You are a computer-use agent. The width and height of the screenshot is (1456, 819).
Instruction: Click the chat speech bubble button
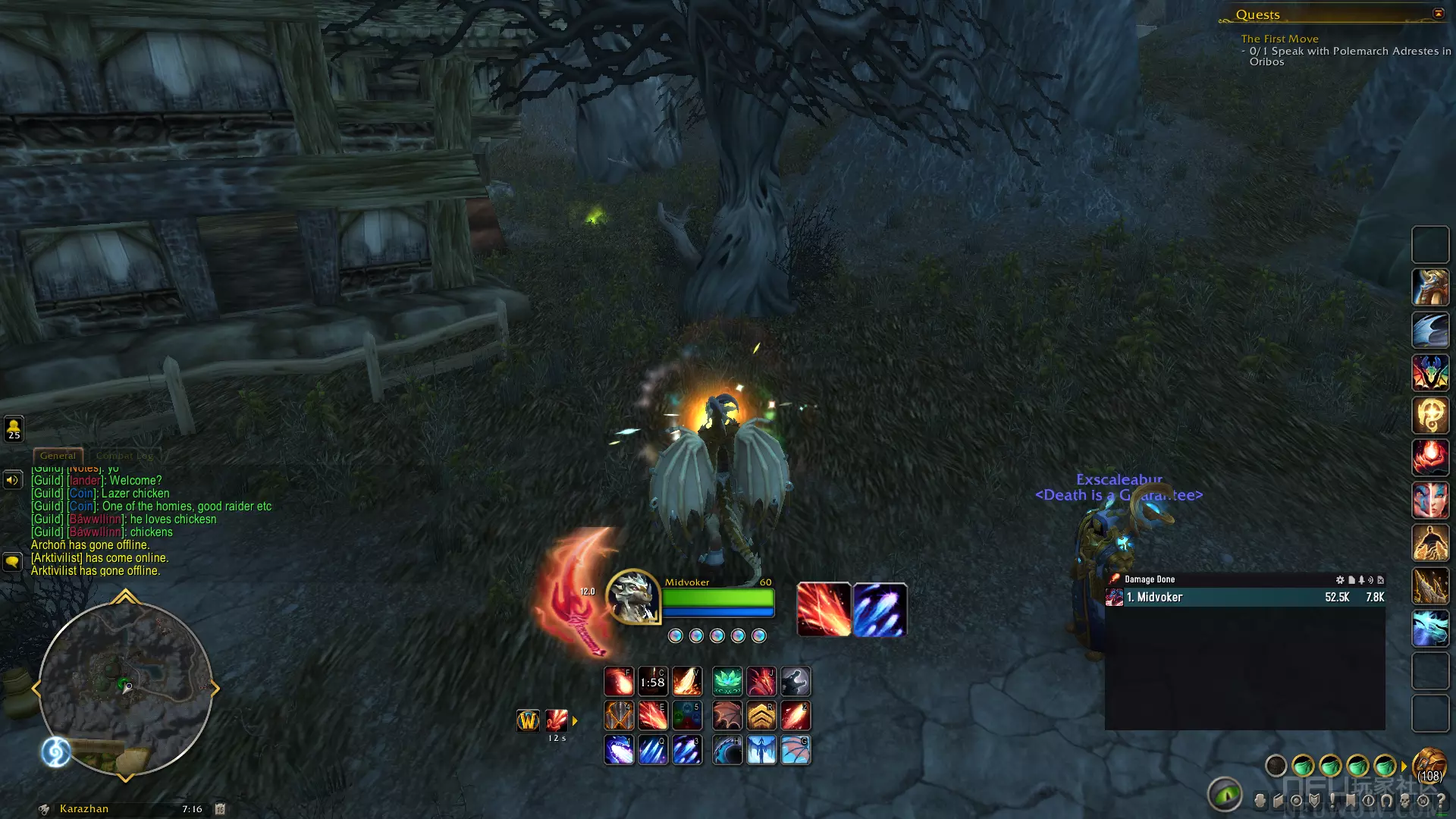(x=13, y=562)
